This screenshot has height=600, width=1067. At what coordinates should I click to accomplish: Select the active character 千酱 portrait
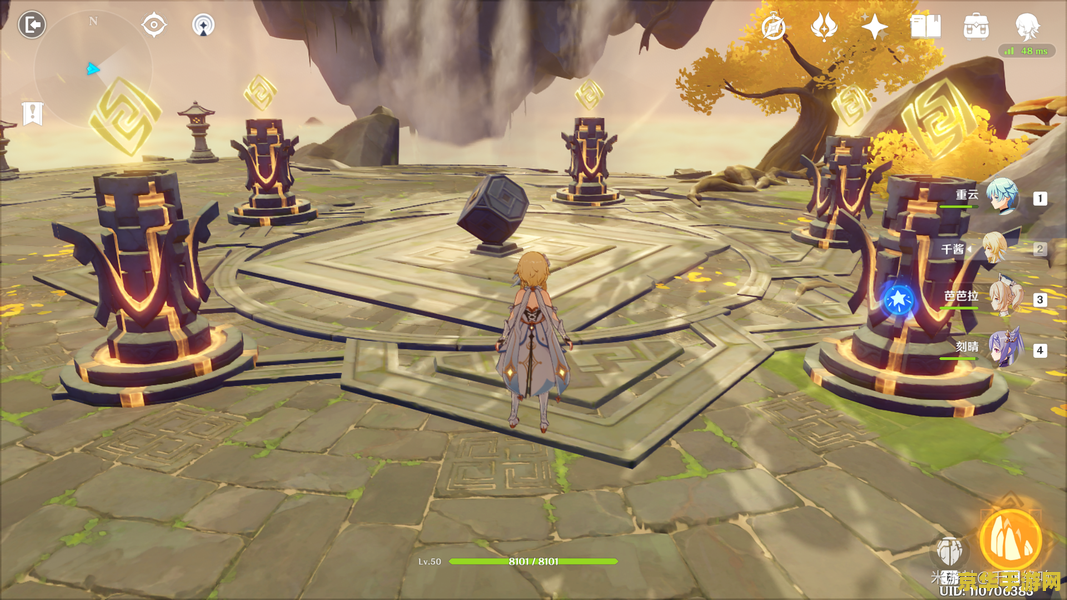[x=999, y=248]
